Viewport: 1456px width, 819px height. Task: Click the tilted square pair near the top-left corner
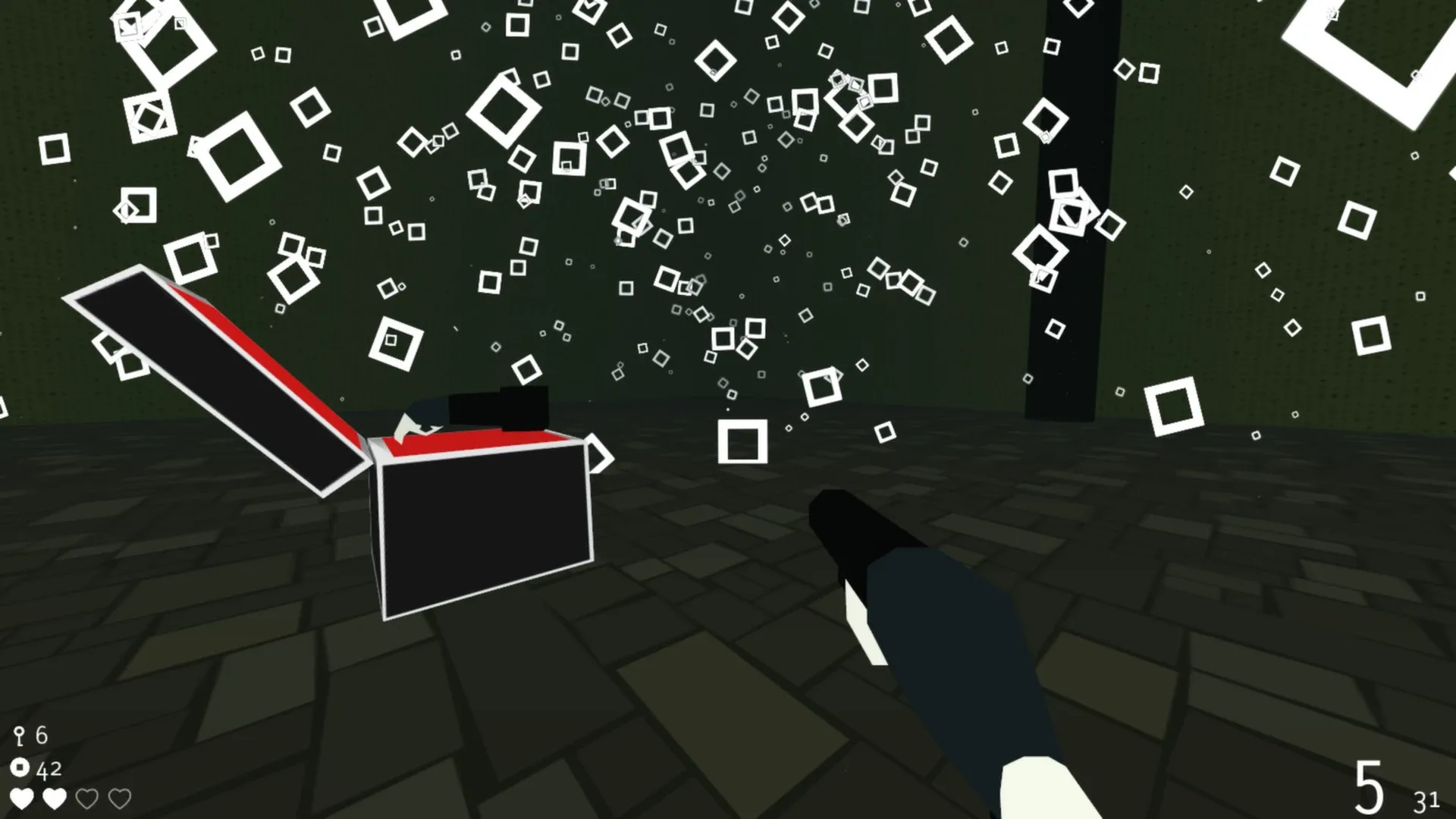(x=148, y=34)
